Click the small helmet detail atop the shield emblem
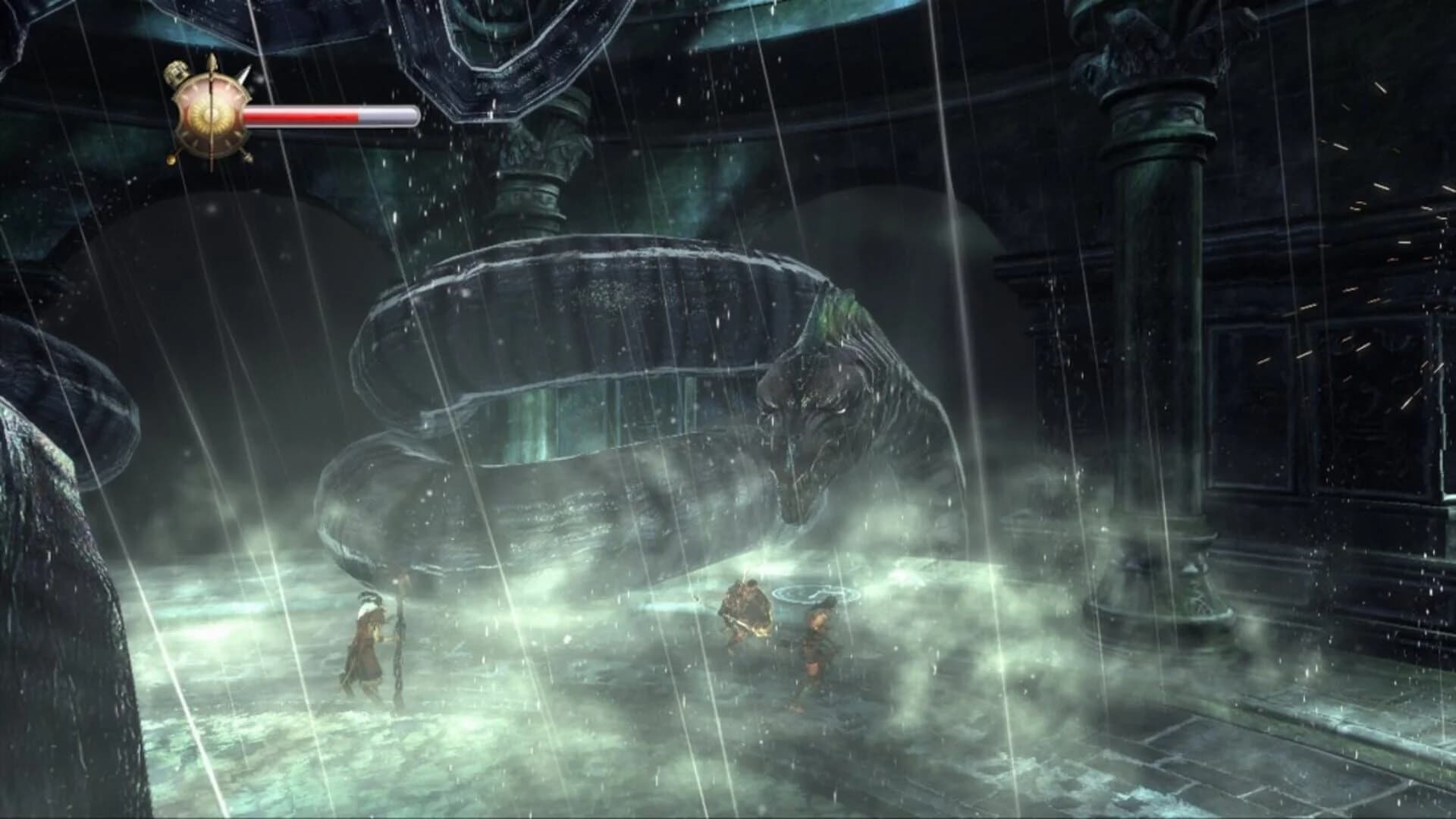This screenshot has height=819, width=1456. click(176, 72)
